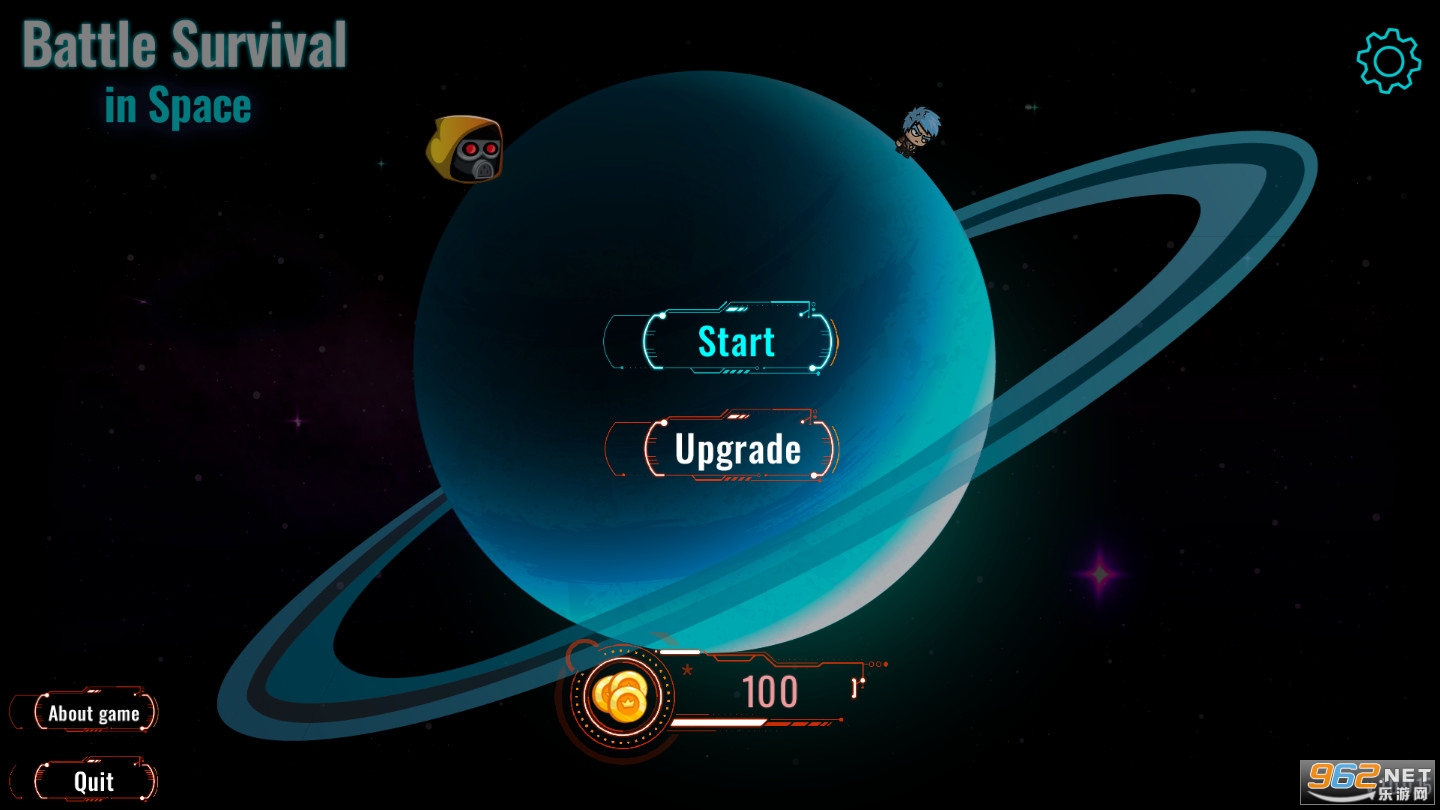Open the settings gear icon

(1388, 60)
